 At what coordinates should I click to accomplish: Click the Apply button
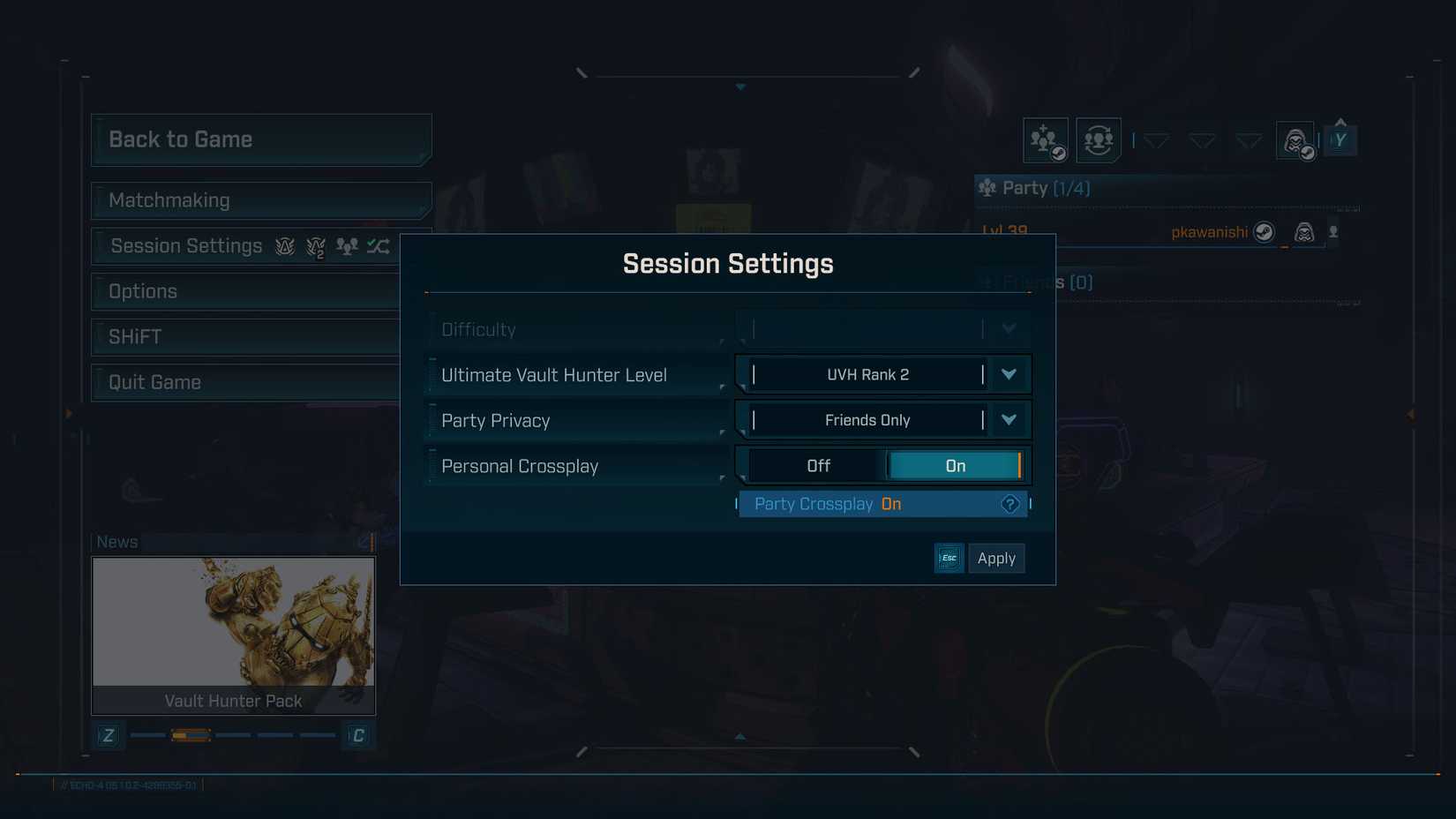996,558
